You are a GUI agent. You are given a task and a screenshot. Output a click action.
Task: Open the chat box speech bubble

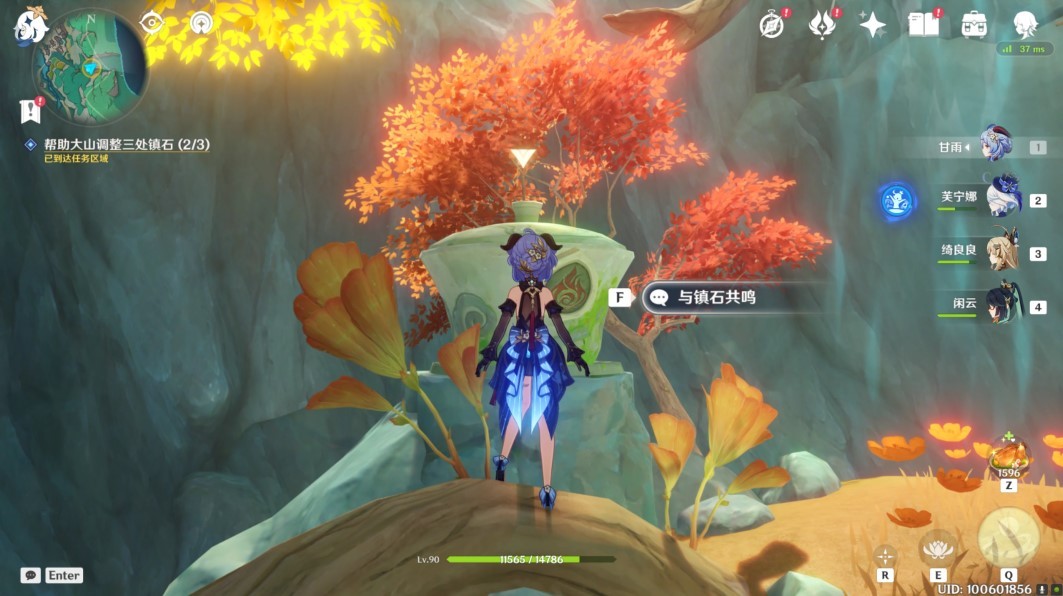31,575
